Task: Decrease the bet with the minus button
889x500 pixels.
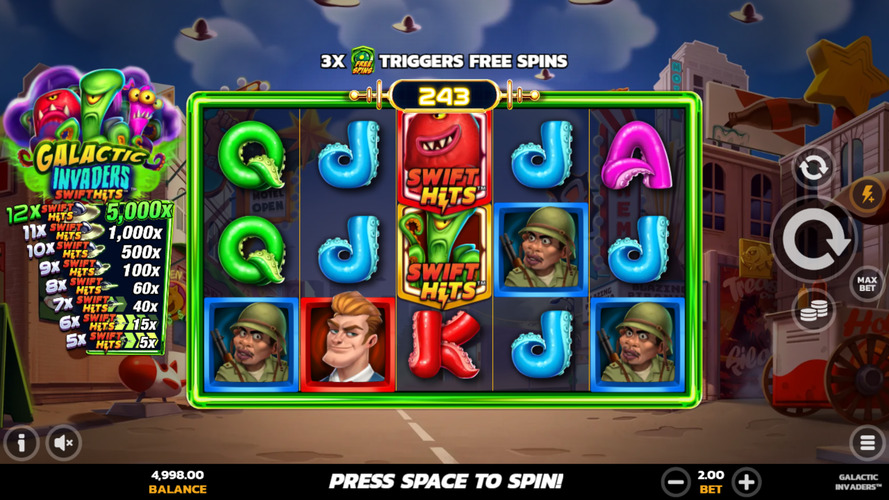Action: (676, 481)
